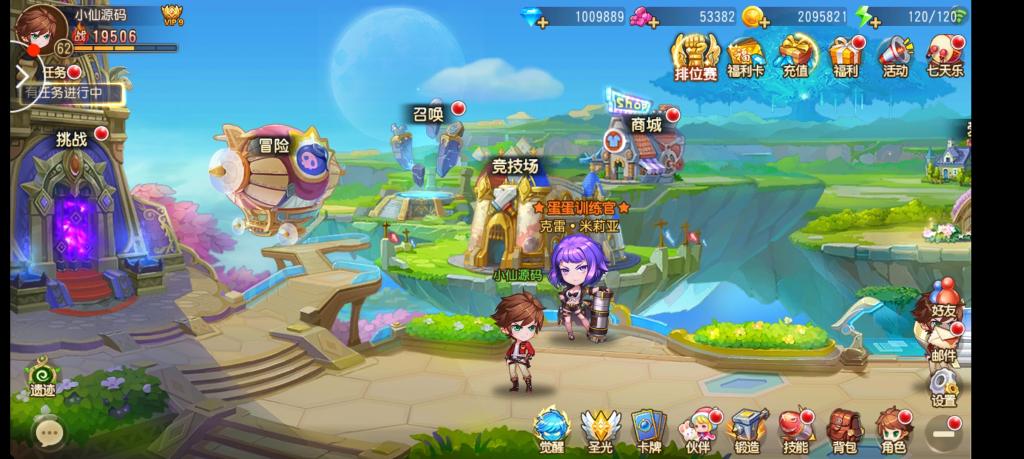Open the 福利 gift box rewards
The height and width of the screenshot is (459, 1024).
pos(845,55)
